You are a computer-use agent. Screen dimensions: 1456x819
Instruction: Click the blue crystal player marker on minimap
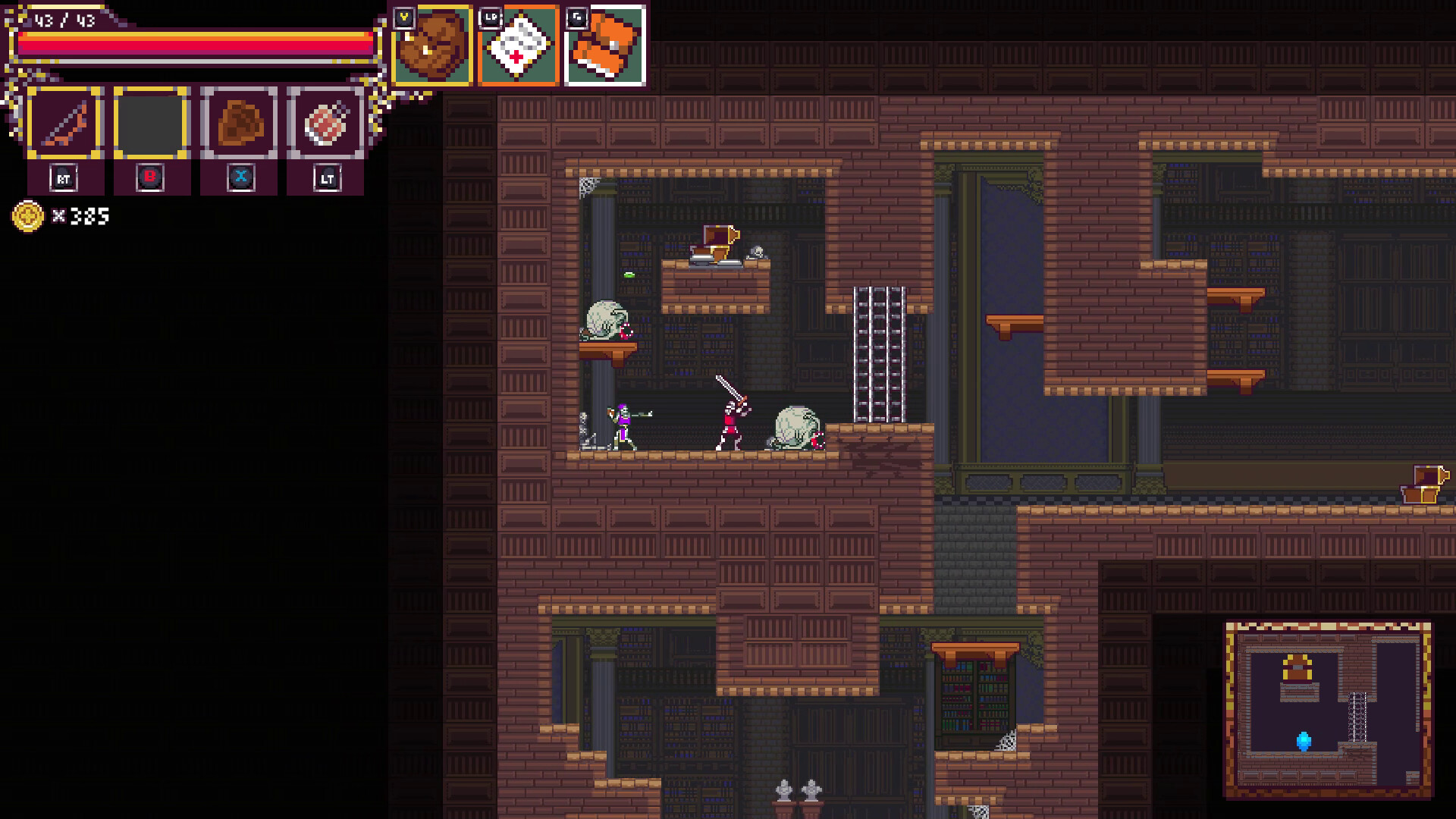pos(1304,740)
